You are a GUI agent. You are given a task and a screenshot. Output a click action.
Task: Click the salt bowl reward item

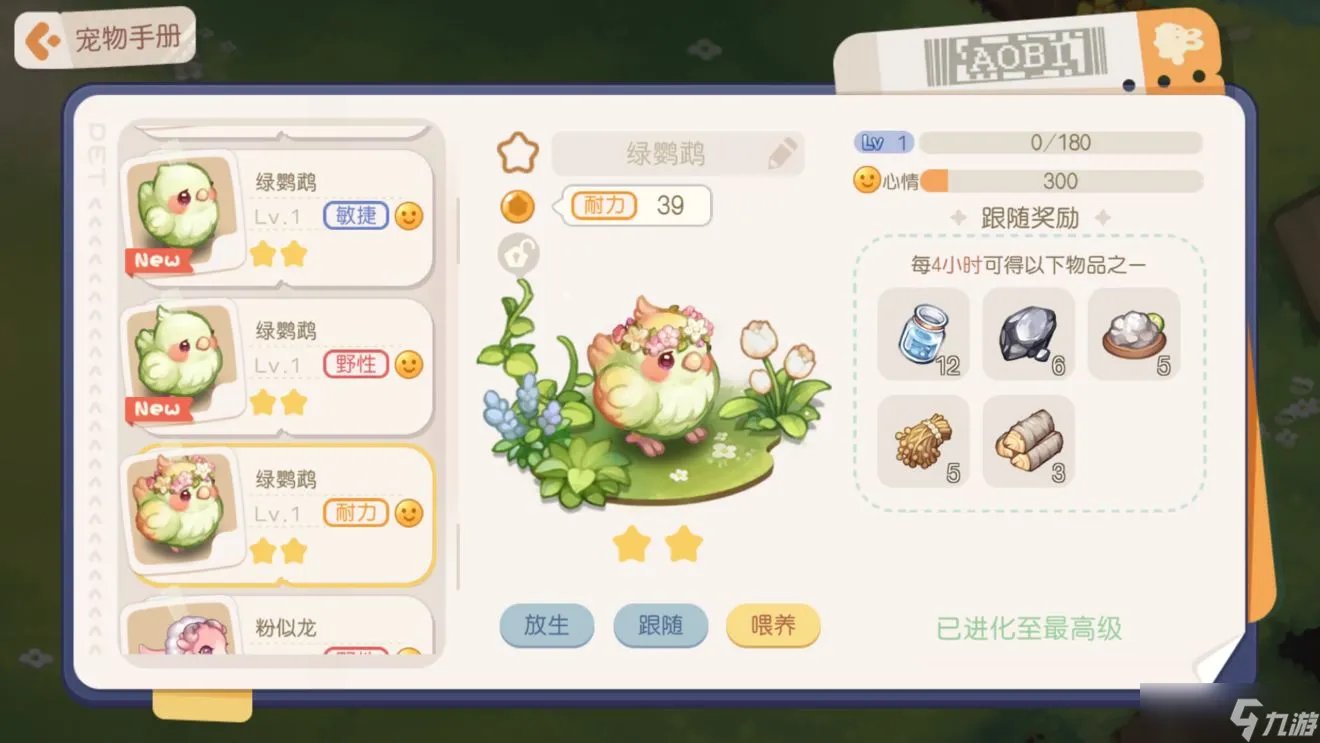coord(1134,335)
